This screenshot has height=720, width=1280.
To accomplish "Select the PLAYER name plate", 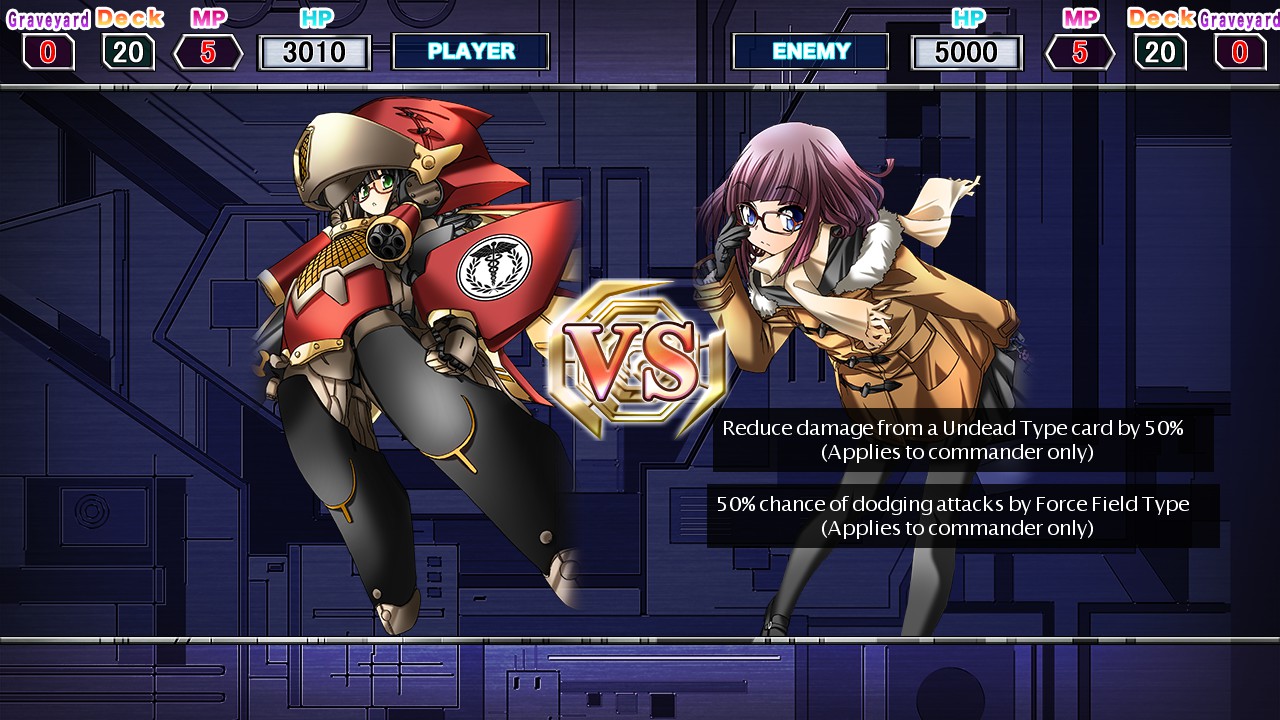I will pos(471,51).
